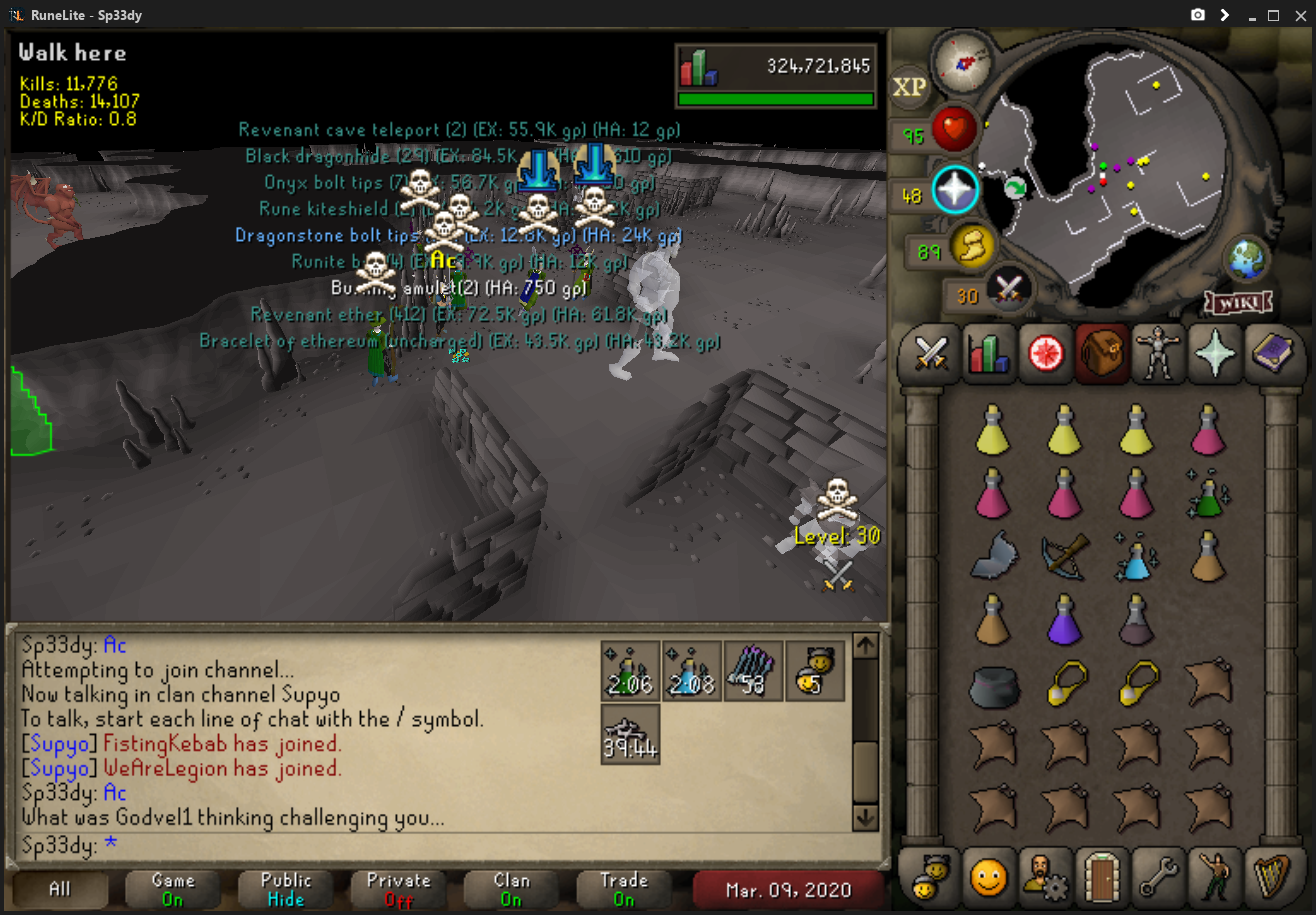1316x915 pixels.
Task: Take a screenshot with RuneLite camera button
Action: click(x=1197, y=15)
